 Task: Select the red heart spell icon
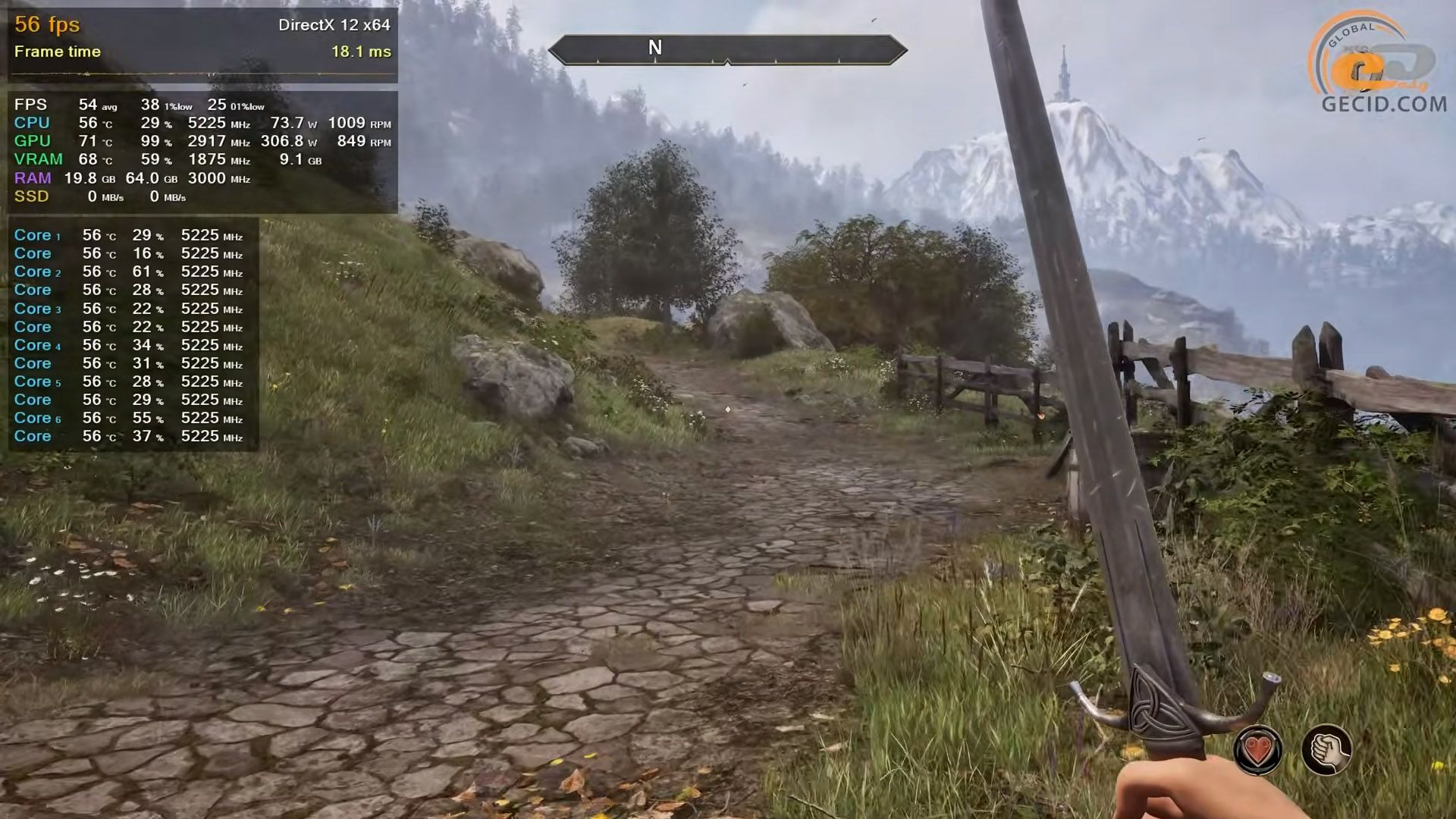click(x=1258, y=751)
